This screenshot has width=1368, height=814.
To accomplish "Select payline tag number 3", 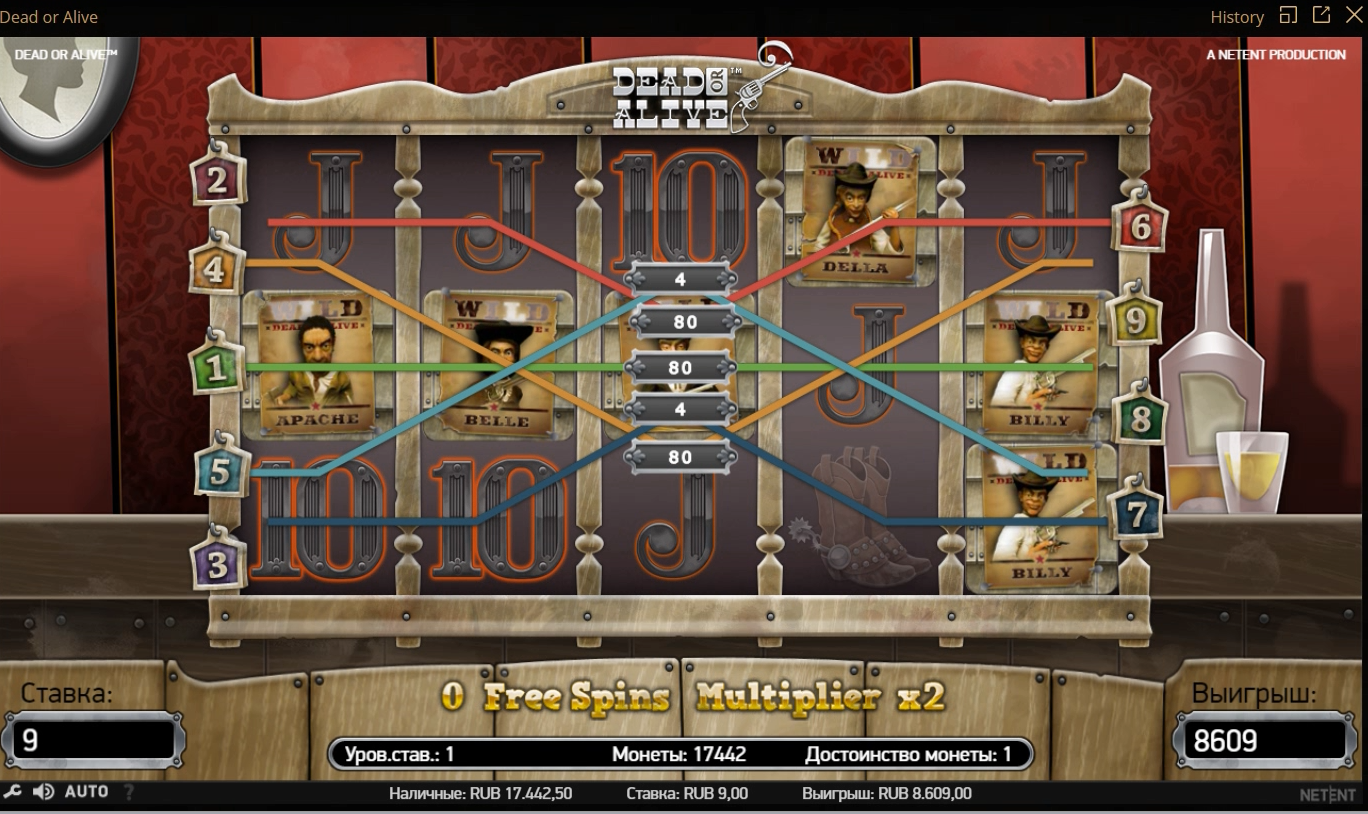I will pos(218,566).
